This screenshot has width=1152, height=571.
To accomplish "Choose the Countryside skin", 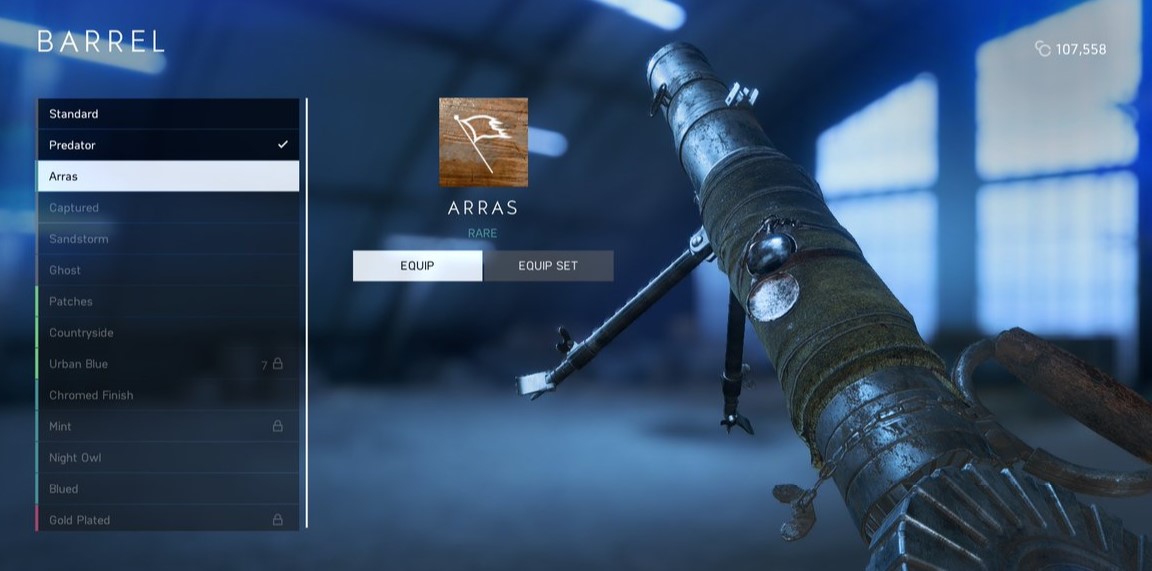I will [168, 333].
